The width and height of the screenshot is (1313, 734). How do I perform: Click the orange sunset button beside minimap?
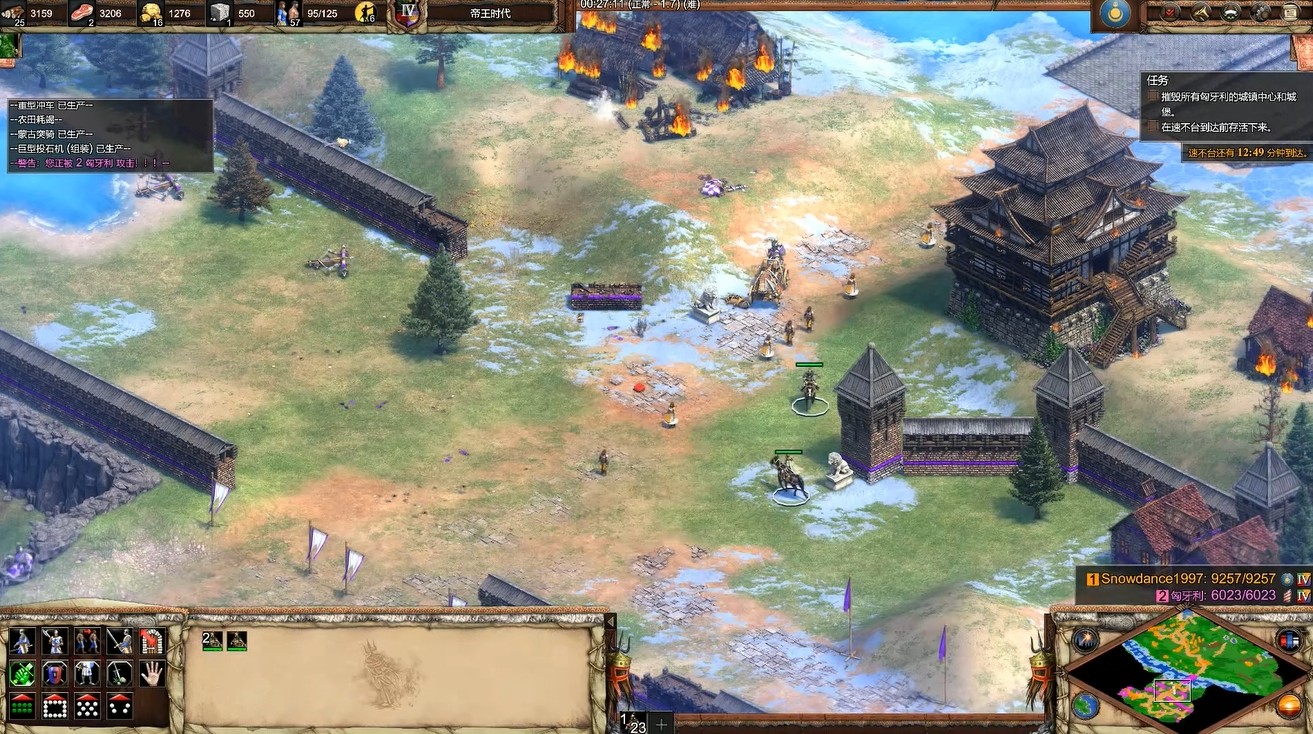point(1290,705)
